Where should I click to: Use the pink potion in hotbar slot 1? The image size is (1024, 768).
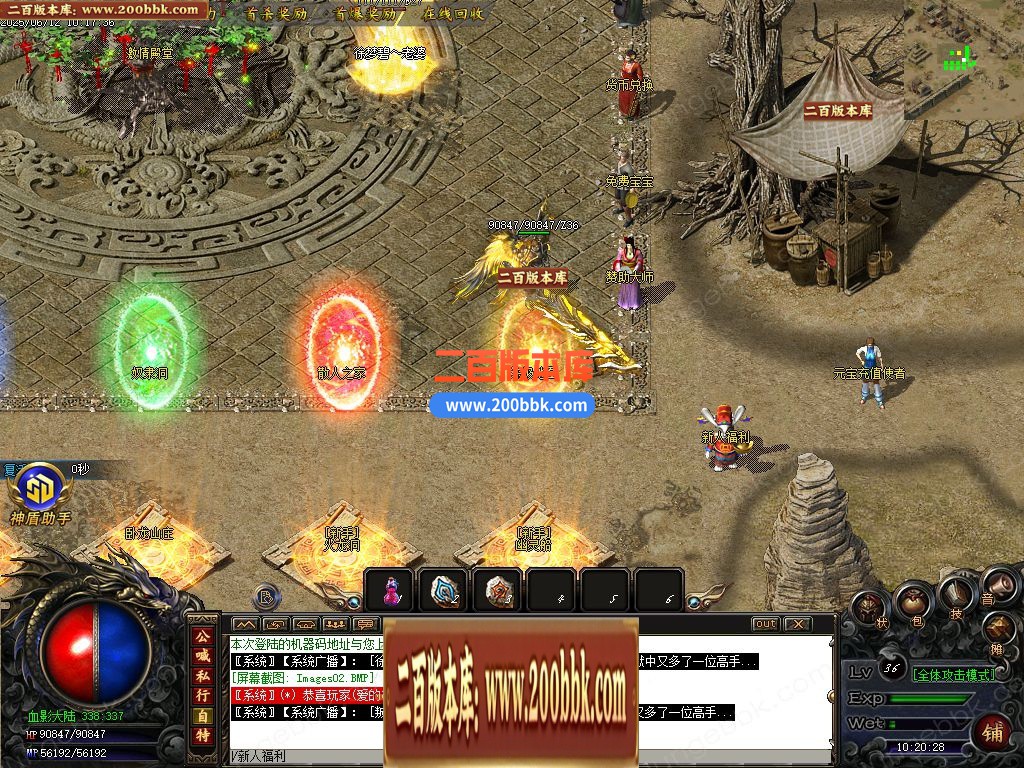(390, 591)
